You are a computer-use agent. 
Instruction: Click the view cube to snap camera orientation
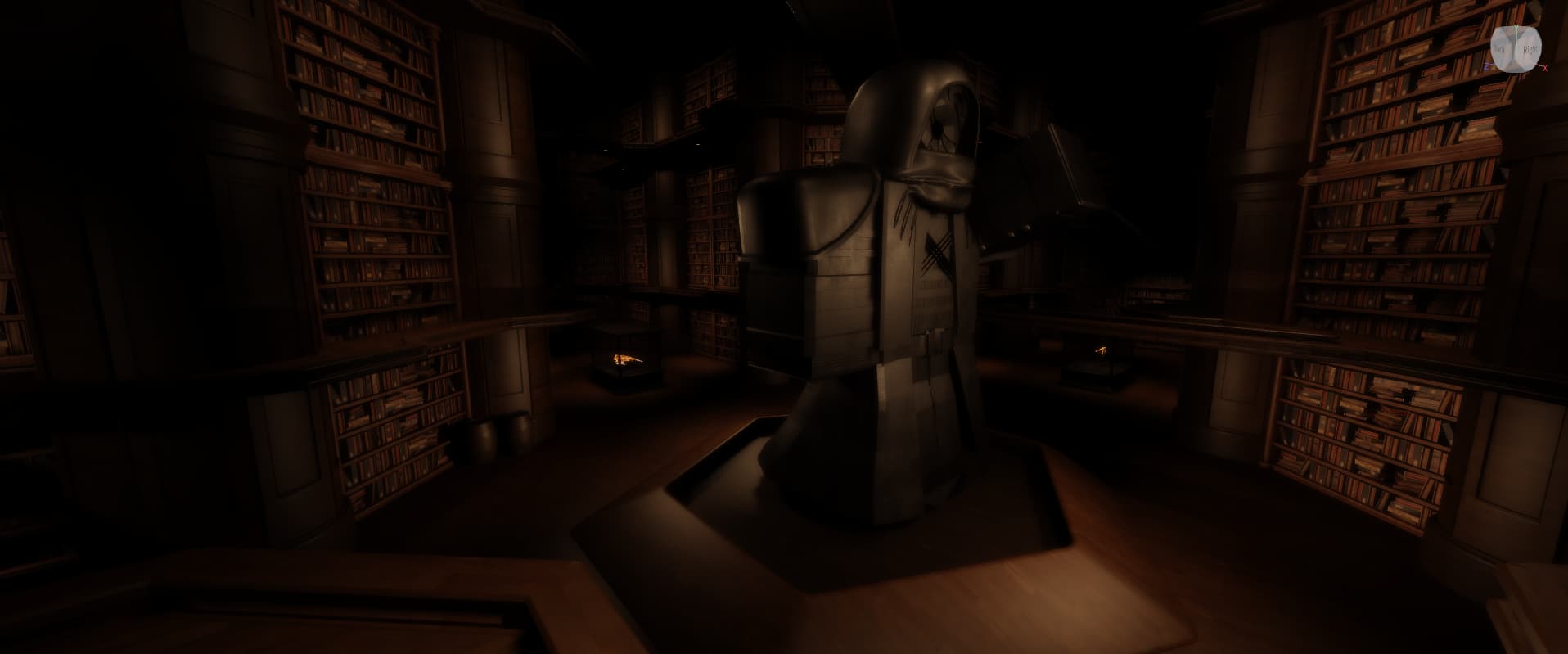click(1514, 47)
